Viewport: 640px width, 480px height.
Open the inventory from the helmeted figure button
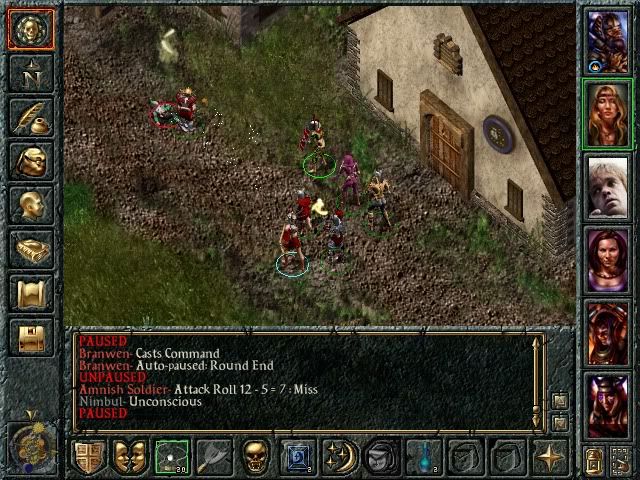pos(30,162)
